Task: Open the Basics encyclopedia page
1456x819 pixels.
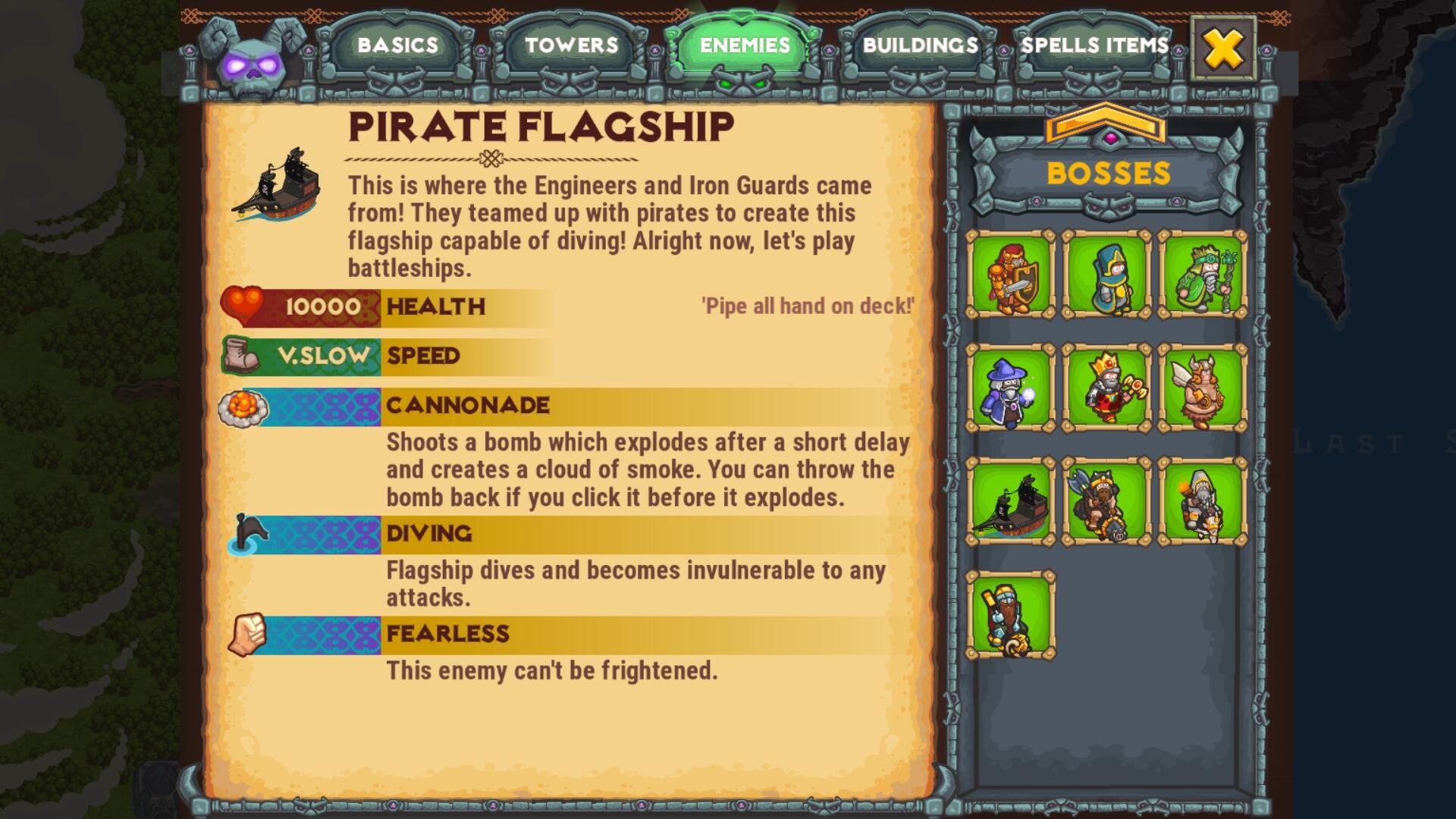Action: click(397, 45)
